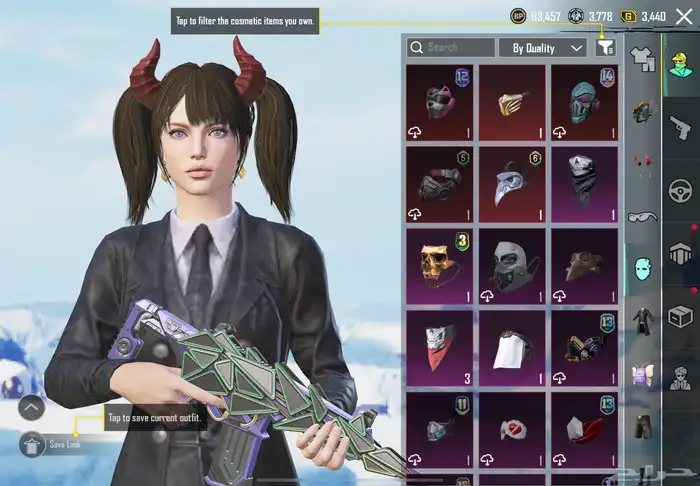This screenshot has height=486, width=700.
Task: Pick the teal helmet mask with badge 14
Action: pyautogui.click(x=584, y=101)
